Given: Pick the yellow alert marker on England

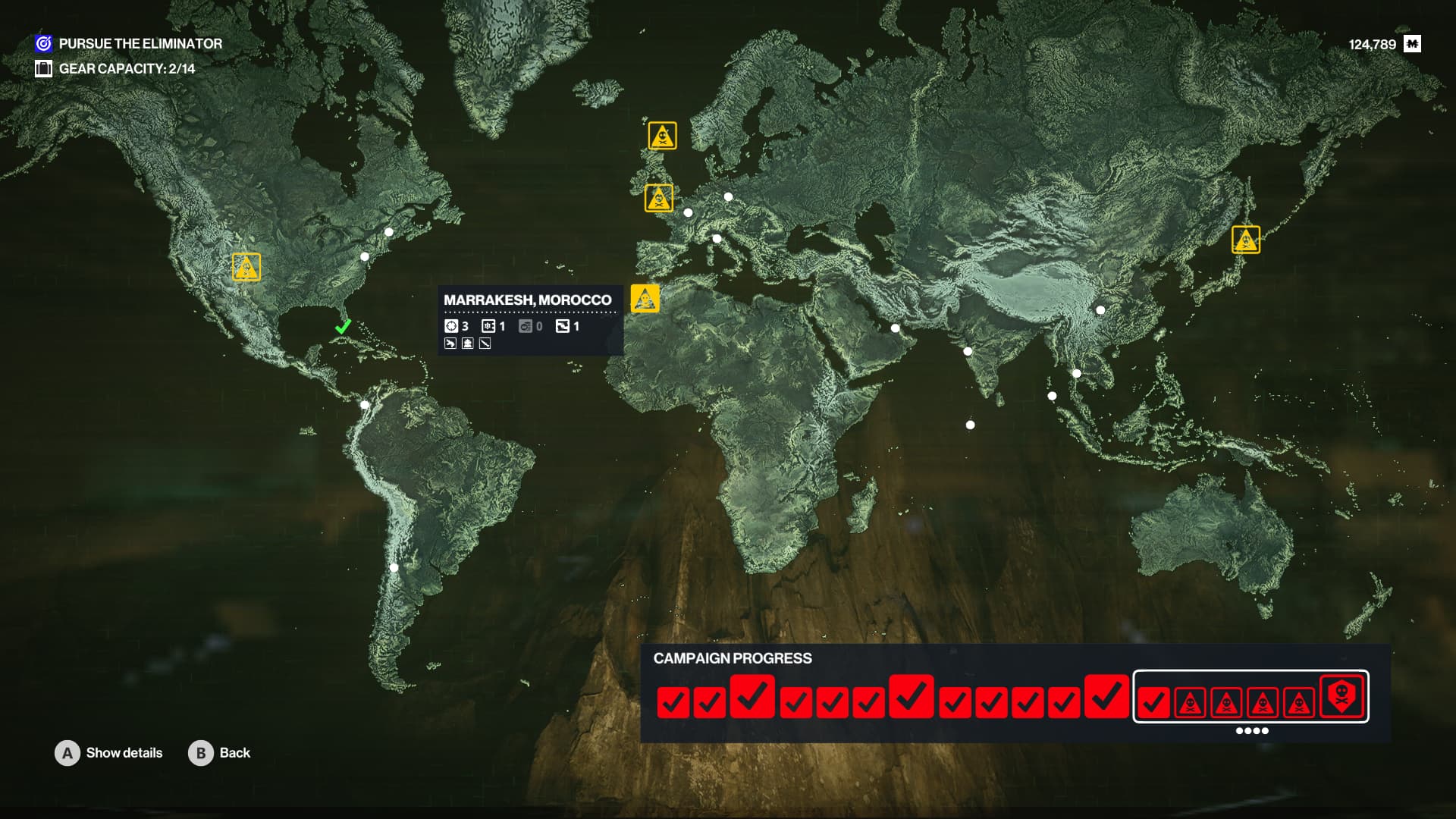Looking at the screenshot, I should tap(658, 198).
